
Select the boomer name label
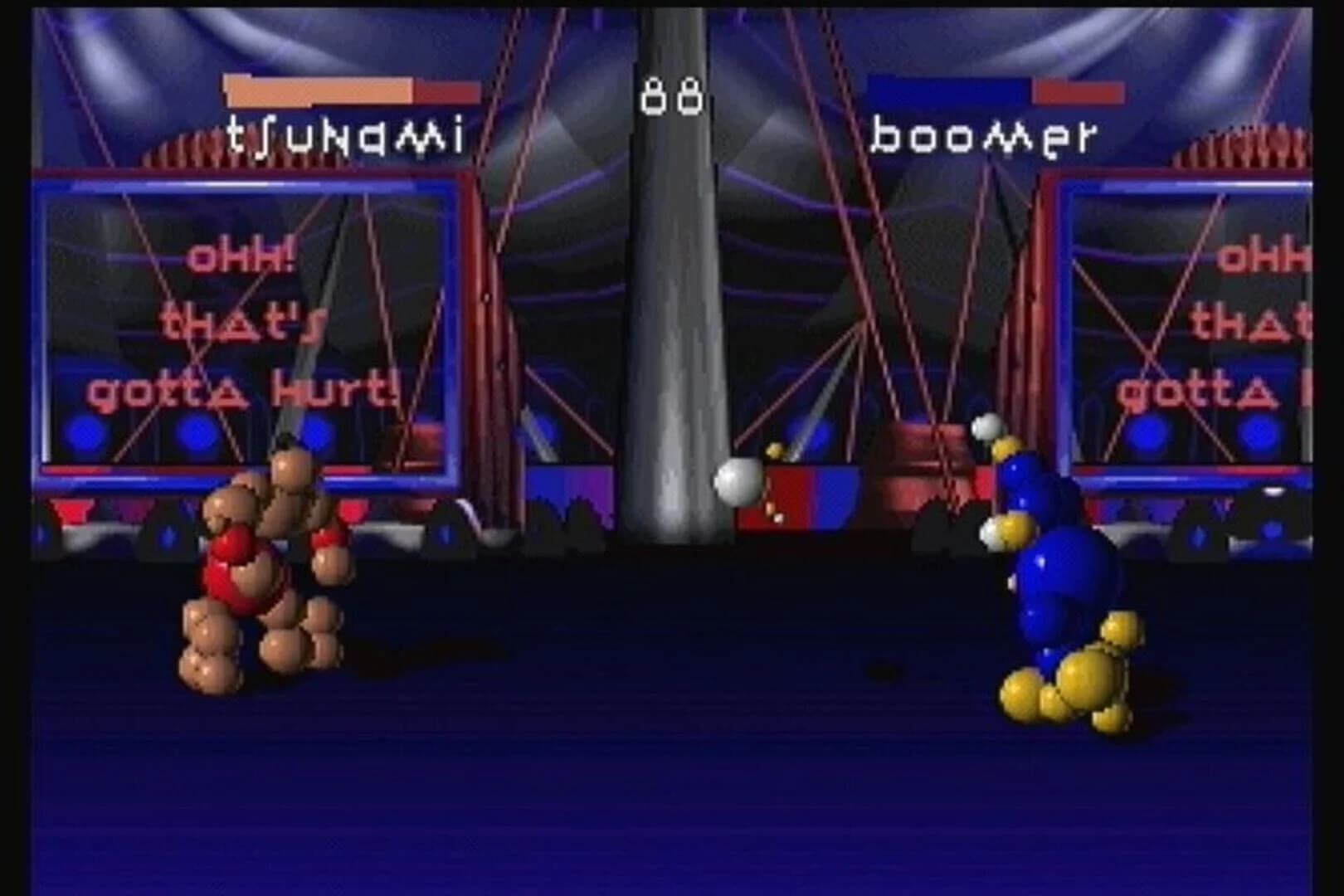(x=987, y=133)
